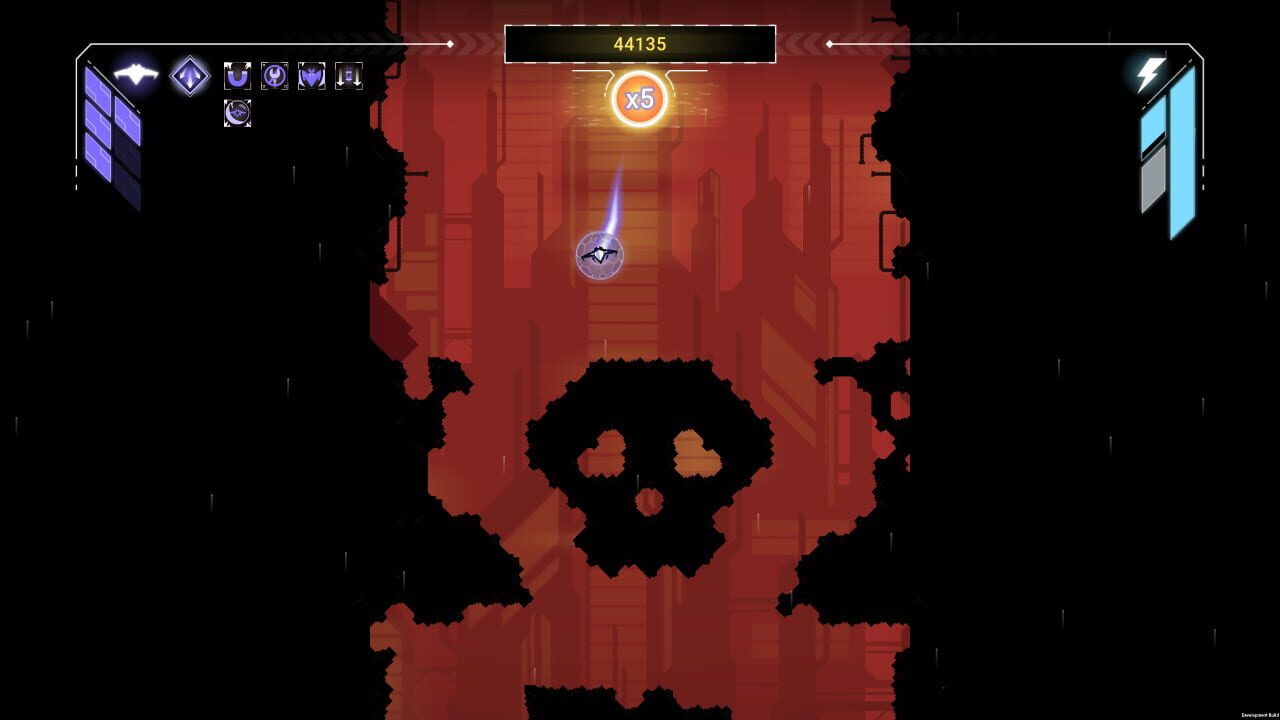The width and height of the screenshot is (1280, 720).
Task: Click the diamond boost arrow emblem
Action: click(189, 77)
